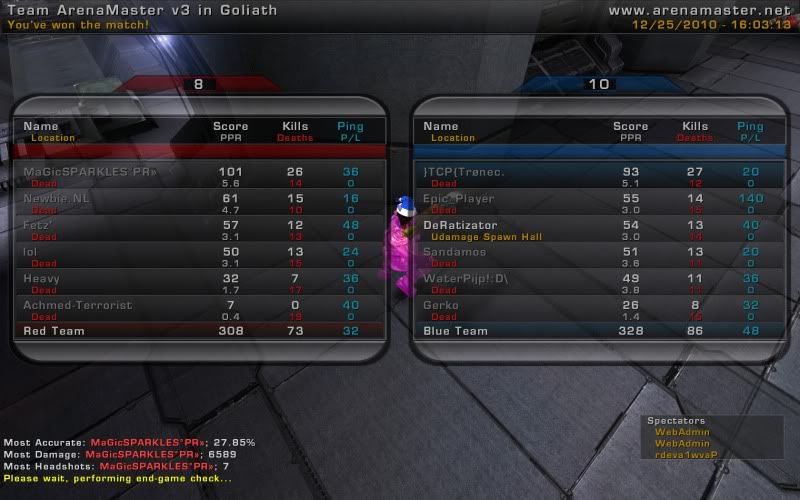Pick the Heavy player row
The image size is (800, 500).
(198, 283)
